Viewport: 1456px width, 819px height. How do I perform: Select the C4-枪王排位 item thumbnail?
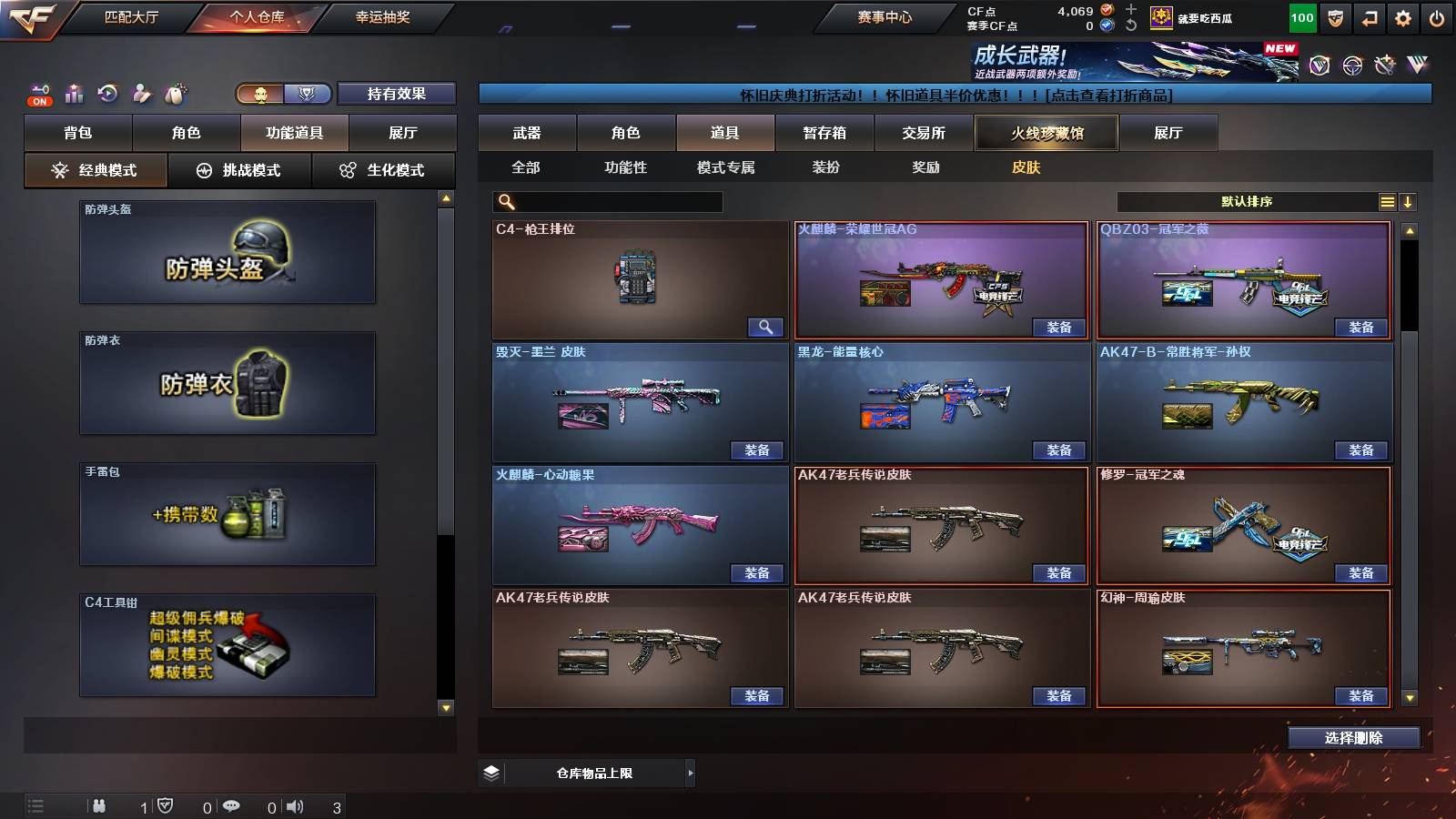coord(637,279)
